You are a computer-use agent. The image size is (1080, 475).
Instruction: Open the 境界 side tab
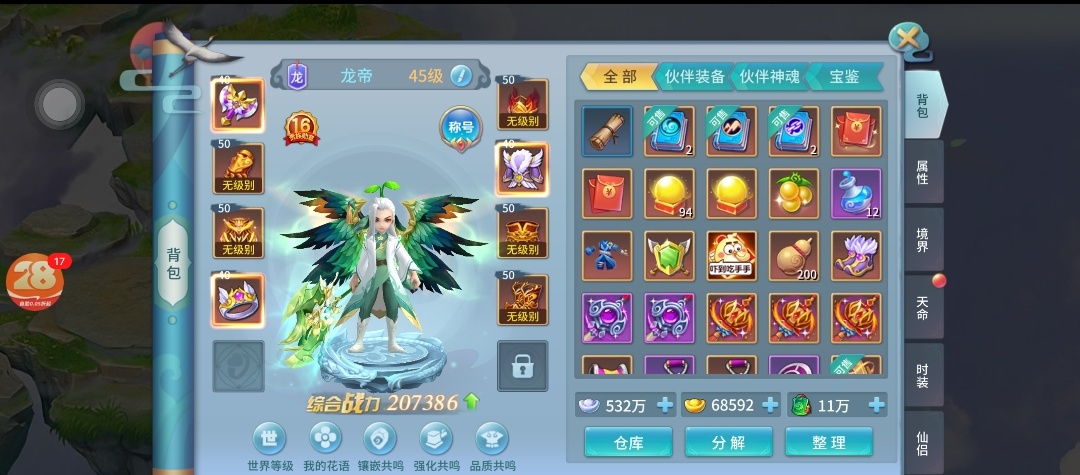coord(923,239)
